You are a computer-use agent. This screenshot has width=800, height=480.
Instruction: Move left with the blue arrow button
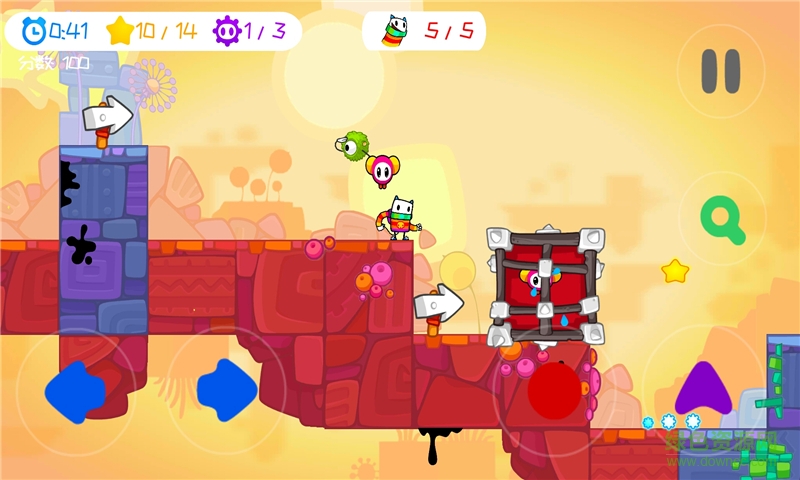(74, 390)
